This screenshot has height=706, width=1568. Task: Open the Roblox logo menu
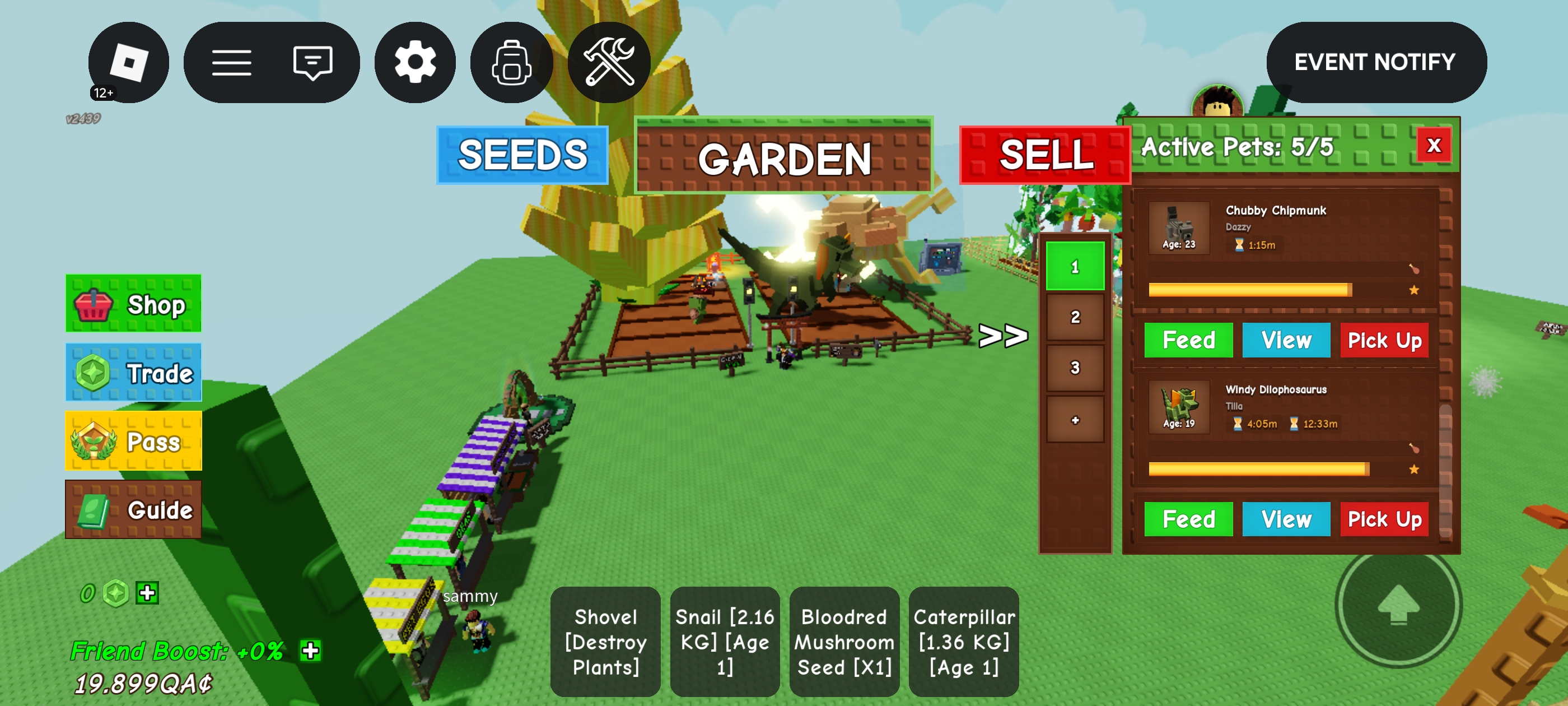[x=128, y=62]
